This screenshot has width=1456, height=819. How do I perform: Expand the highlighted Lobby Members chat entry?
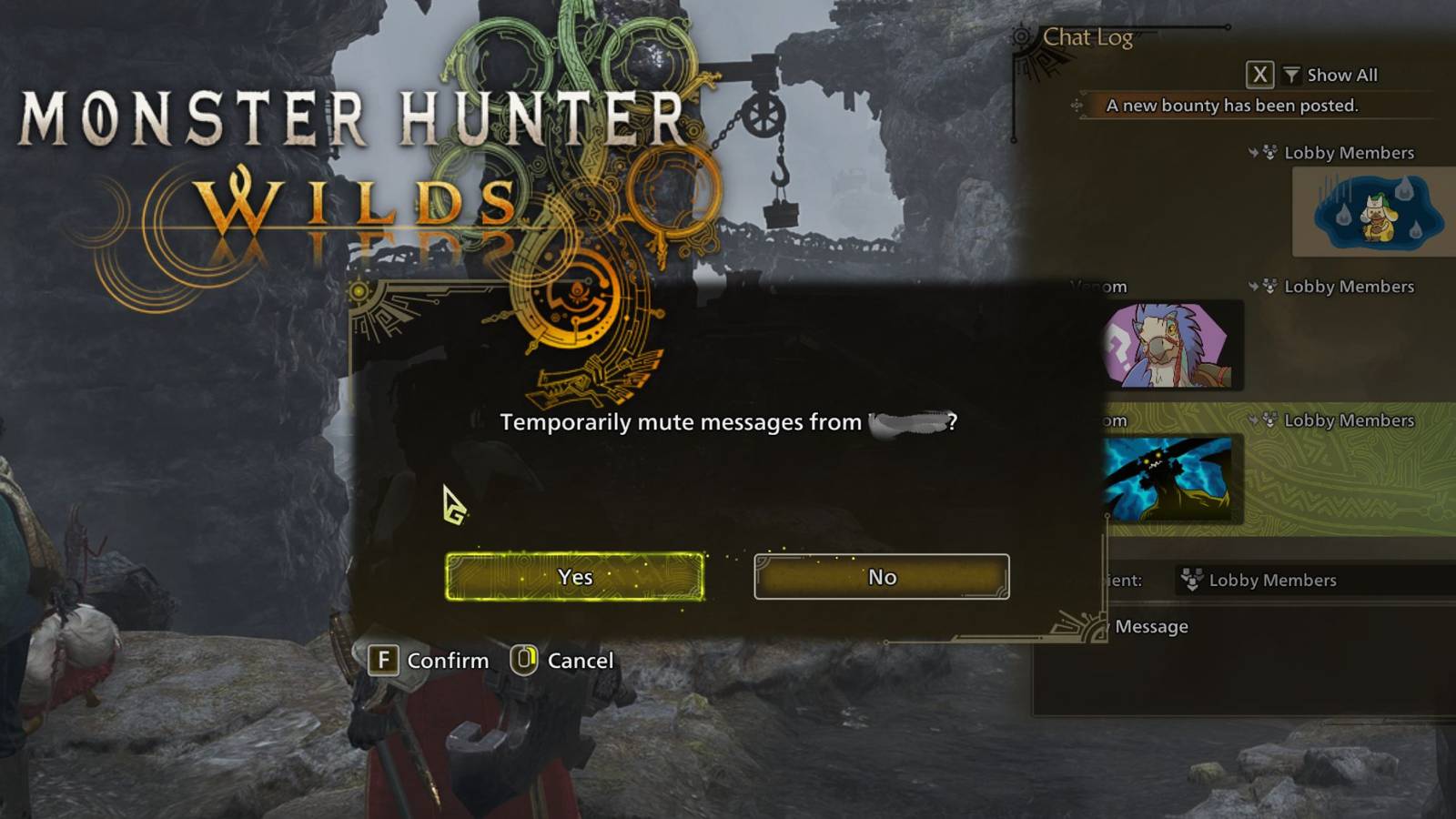tap(1329, 420)
